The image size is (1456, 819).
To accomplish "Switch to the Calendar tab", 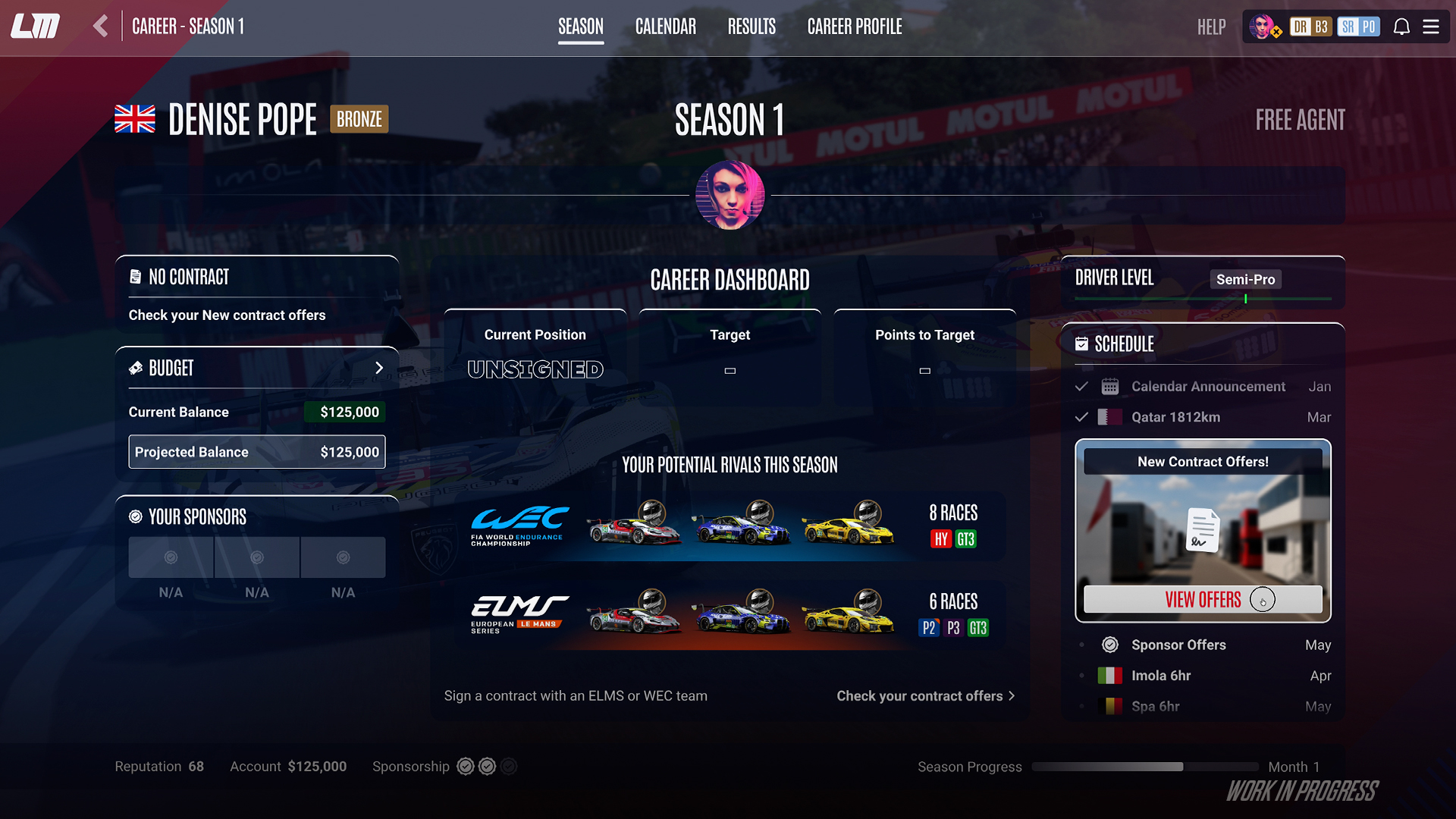I will click(665, 27).
